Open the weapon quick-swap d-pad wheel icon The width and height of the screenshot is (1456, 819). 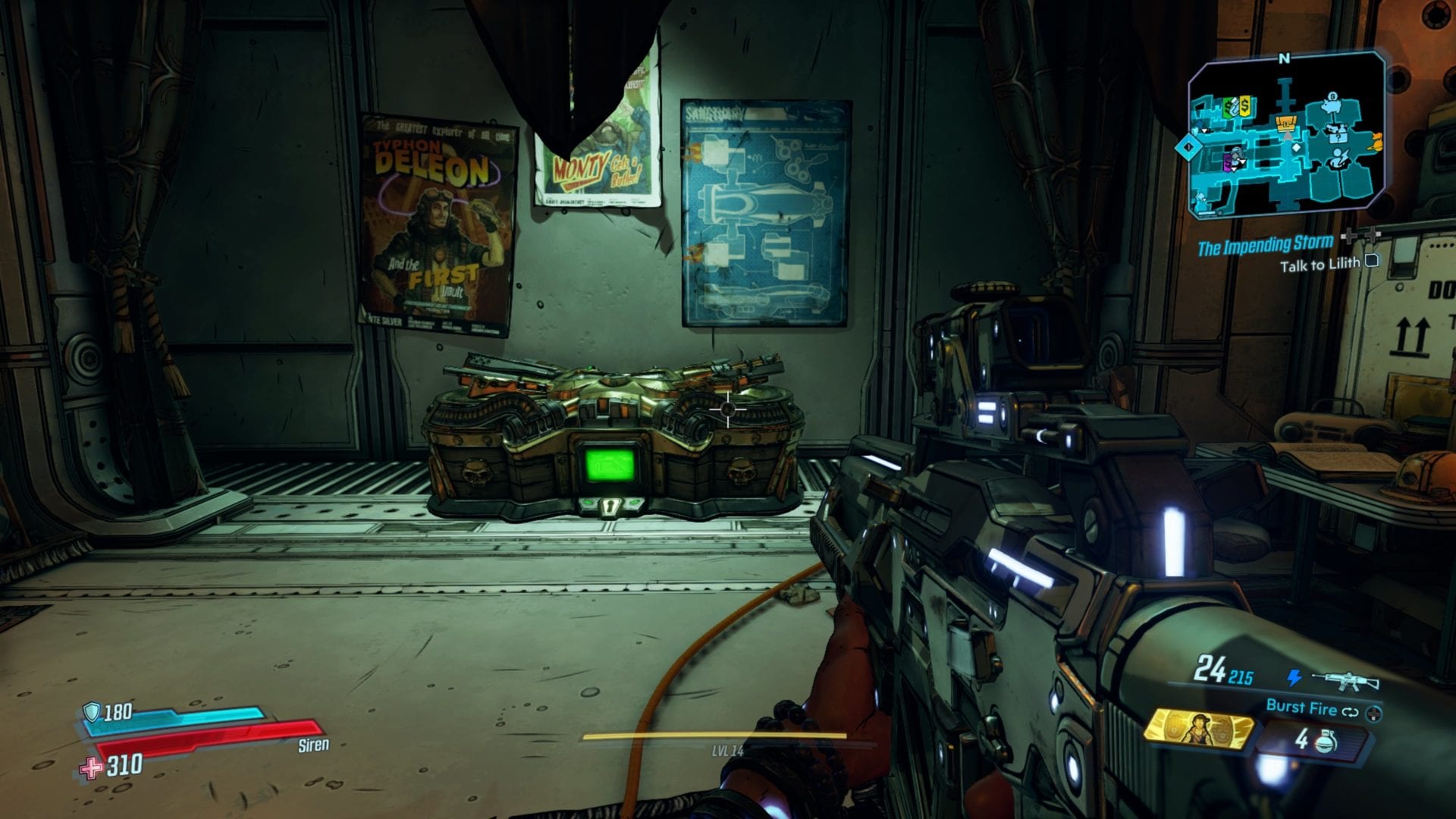coord(1373,714)
